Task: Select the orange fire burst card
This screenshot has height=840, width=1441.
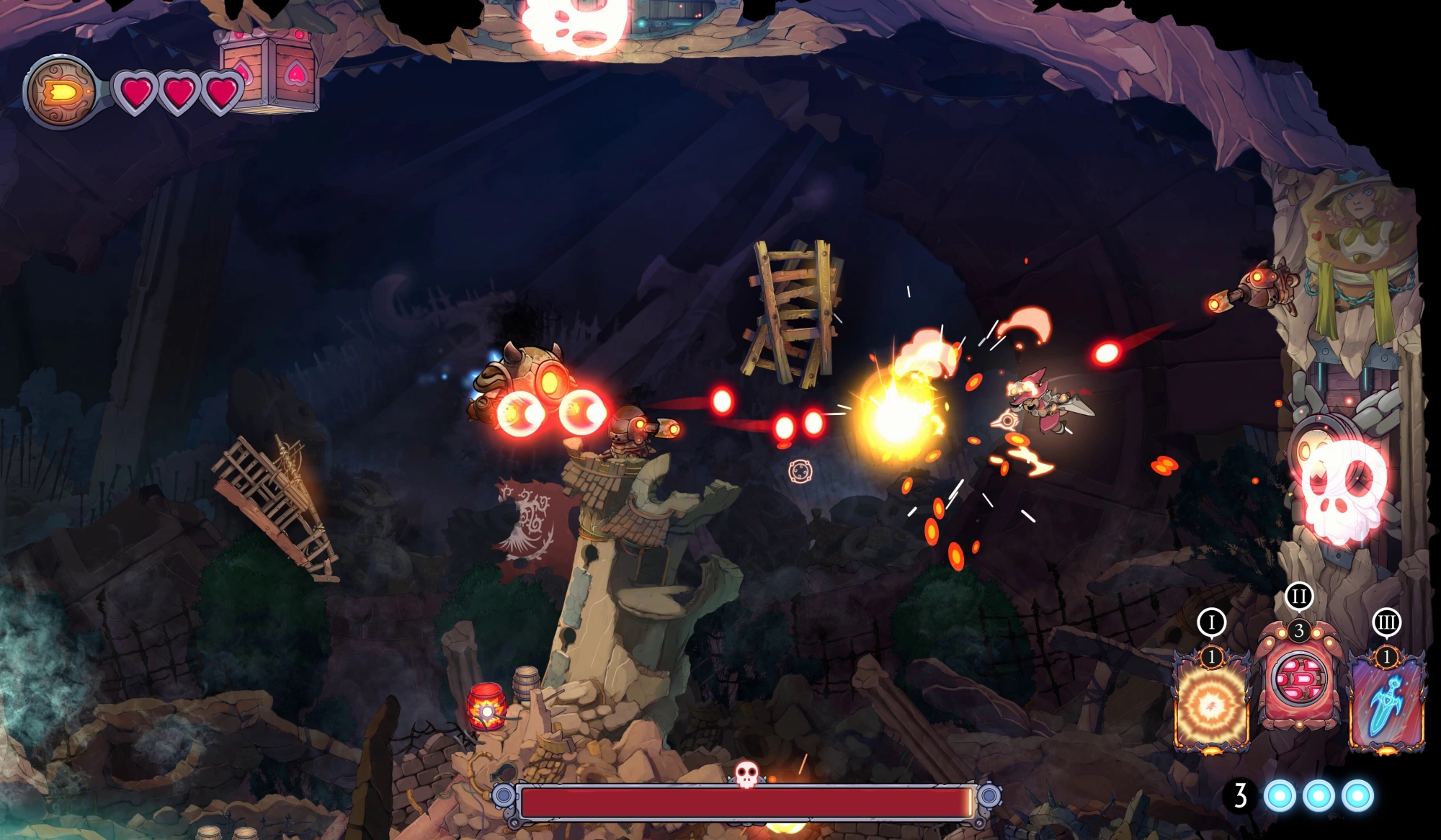Action: coord(1212,704)
